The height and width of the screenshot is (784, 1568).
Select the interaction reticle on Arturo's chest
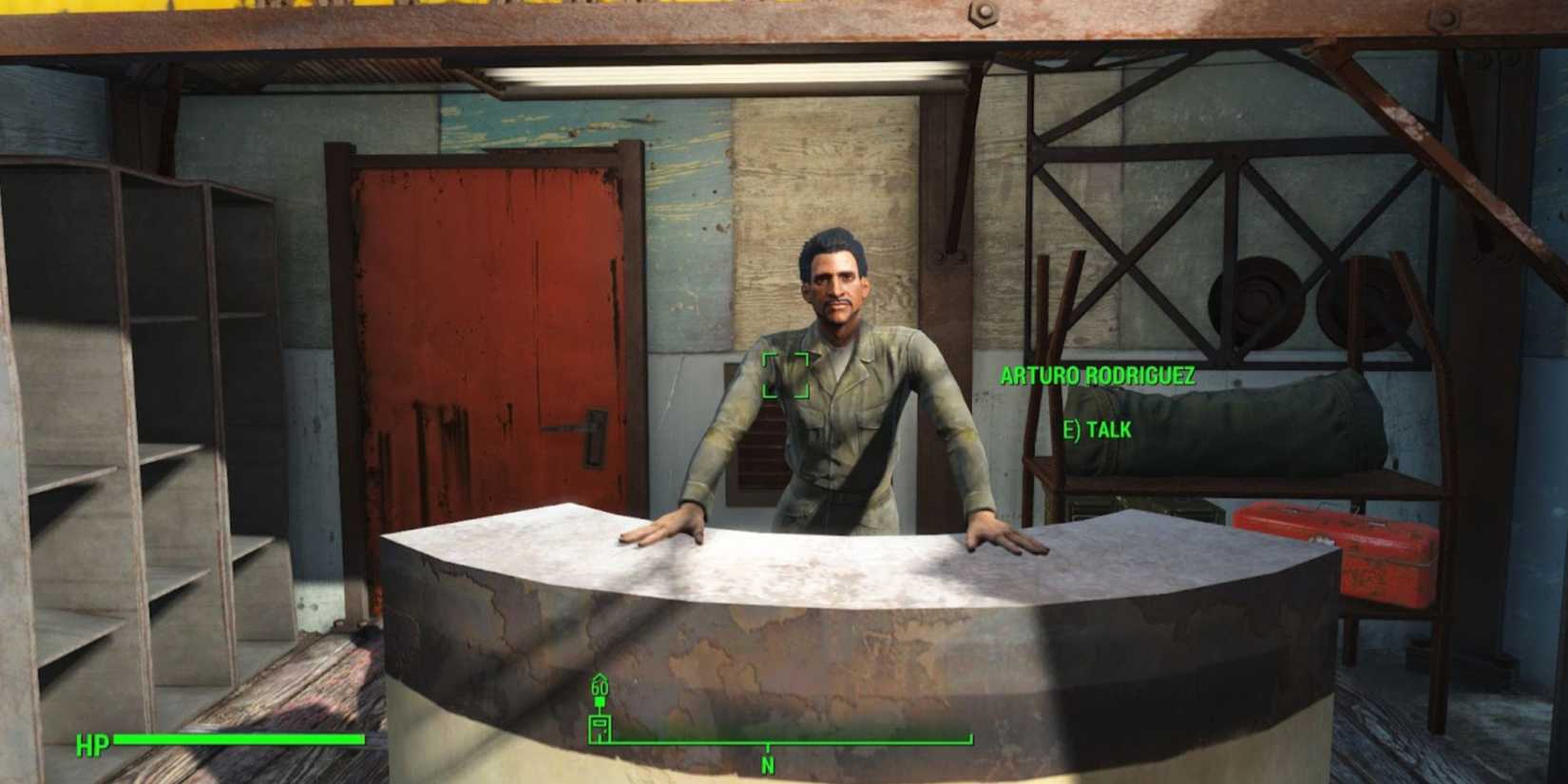[787, 374]
